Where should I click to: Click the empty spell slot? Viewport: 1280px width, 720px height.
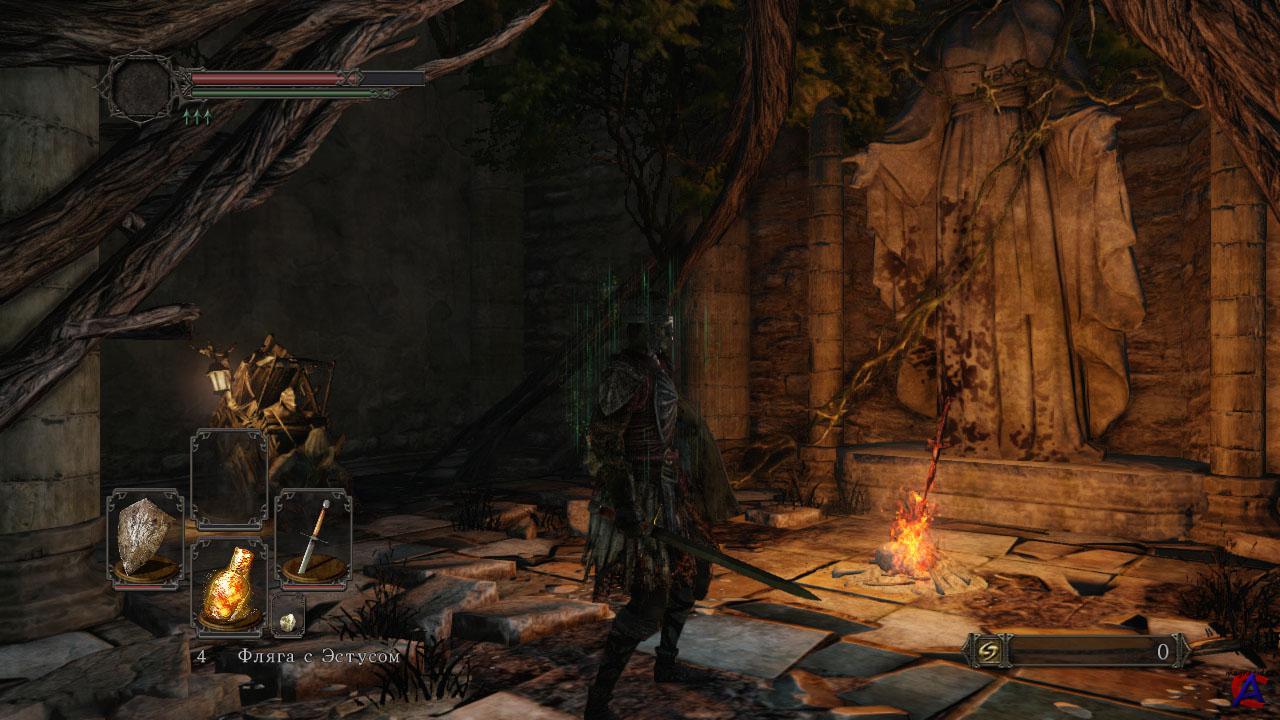tap(229, 480)
